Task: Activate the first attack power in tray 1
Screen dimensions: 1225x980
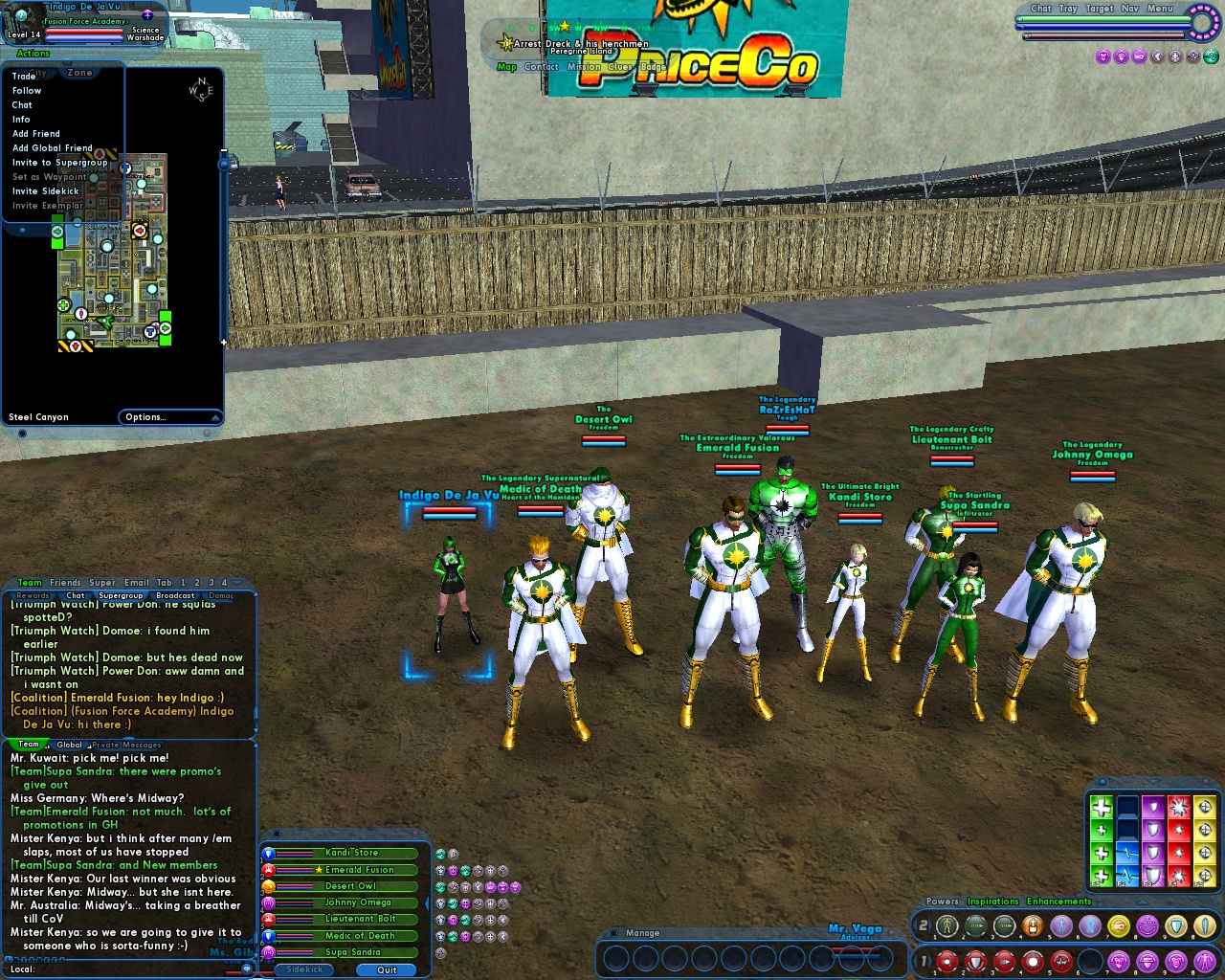Action: [947, 960]
